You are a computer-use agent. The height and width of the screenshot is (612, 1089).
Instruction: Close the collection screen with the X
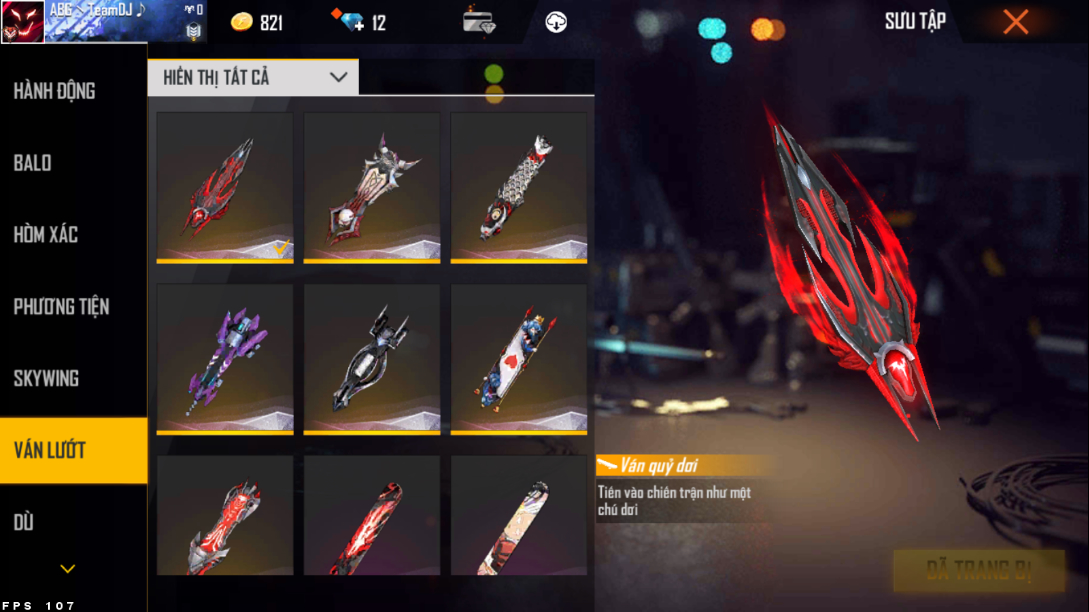click(1015, 22)
